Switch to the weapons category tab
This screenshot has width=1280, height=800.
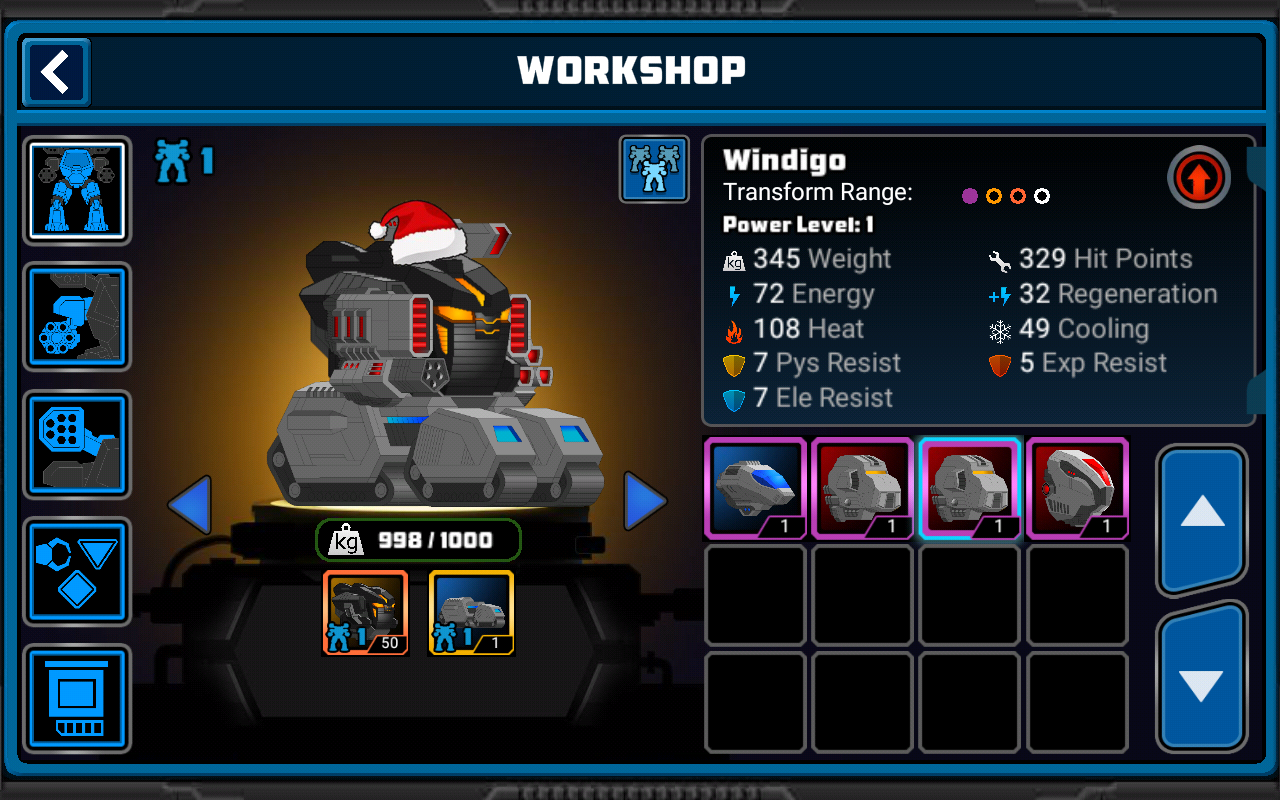[77, 316]
